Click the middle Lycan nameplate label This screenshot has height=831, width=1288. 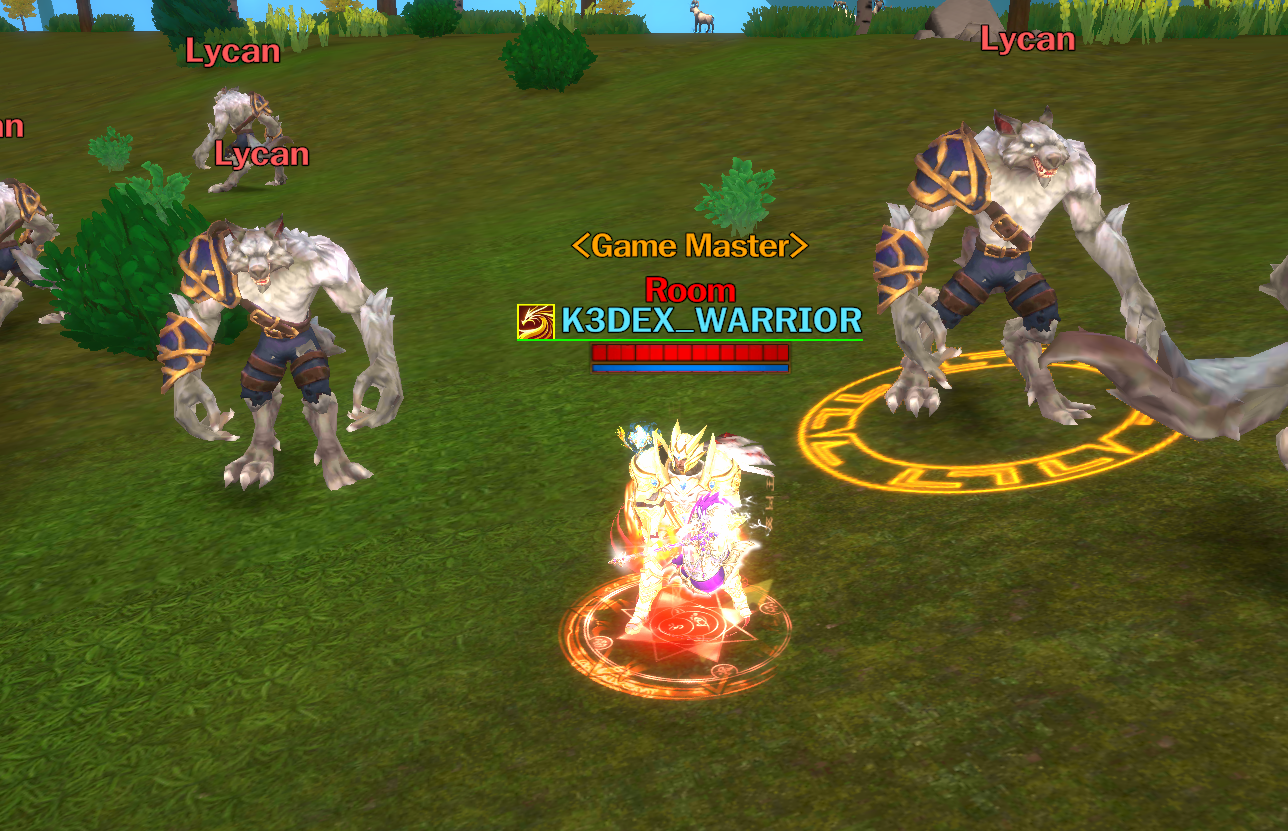[x=261, y=154]
